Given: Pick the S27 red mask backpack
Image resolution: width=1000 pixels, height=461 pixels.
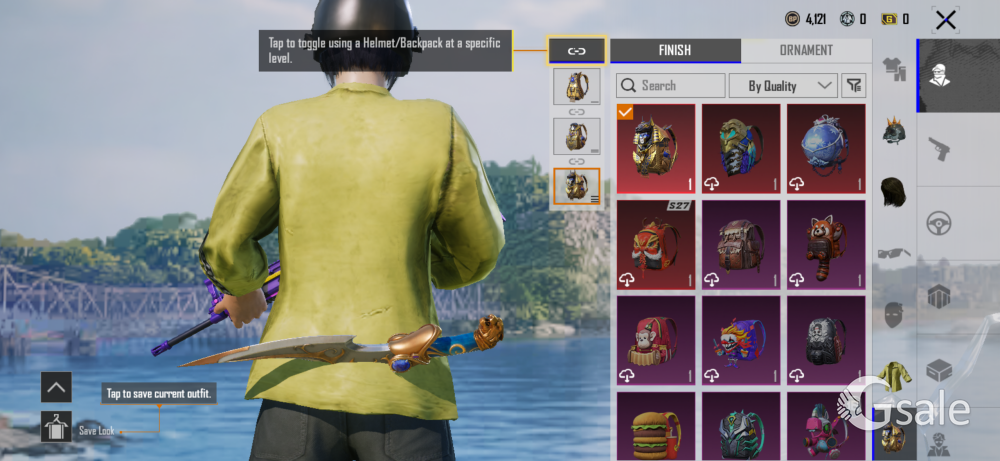Looking at the screenshot, I should click(x=655, y=244).
